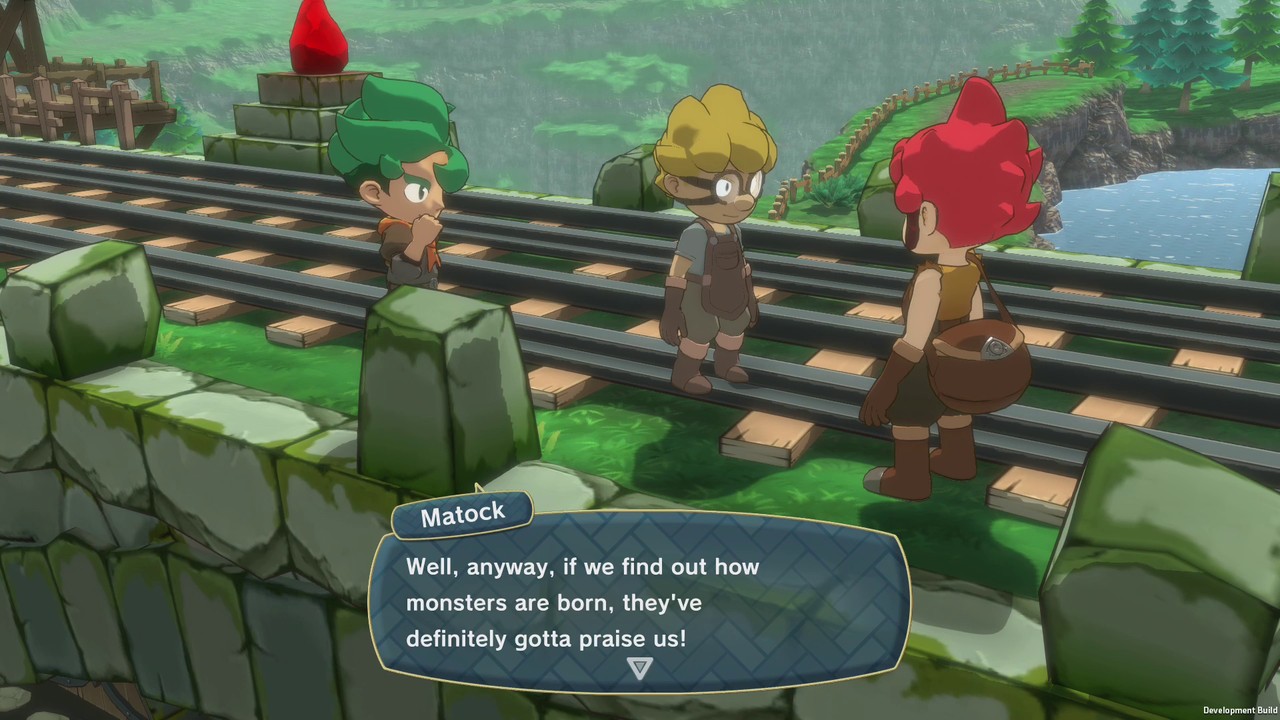Advance dialogue with the triangle continue arrow
Screen dimensions: 1280x720
[639, 667]
